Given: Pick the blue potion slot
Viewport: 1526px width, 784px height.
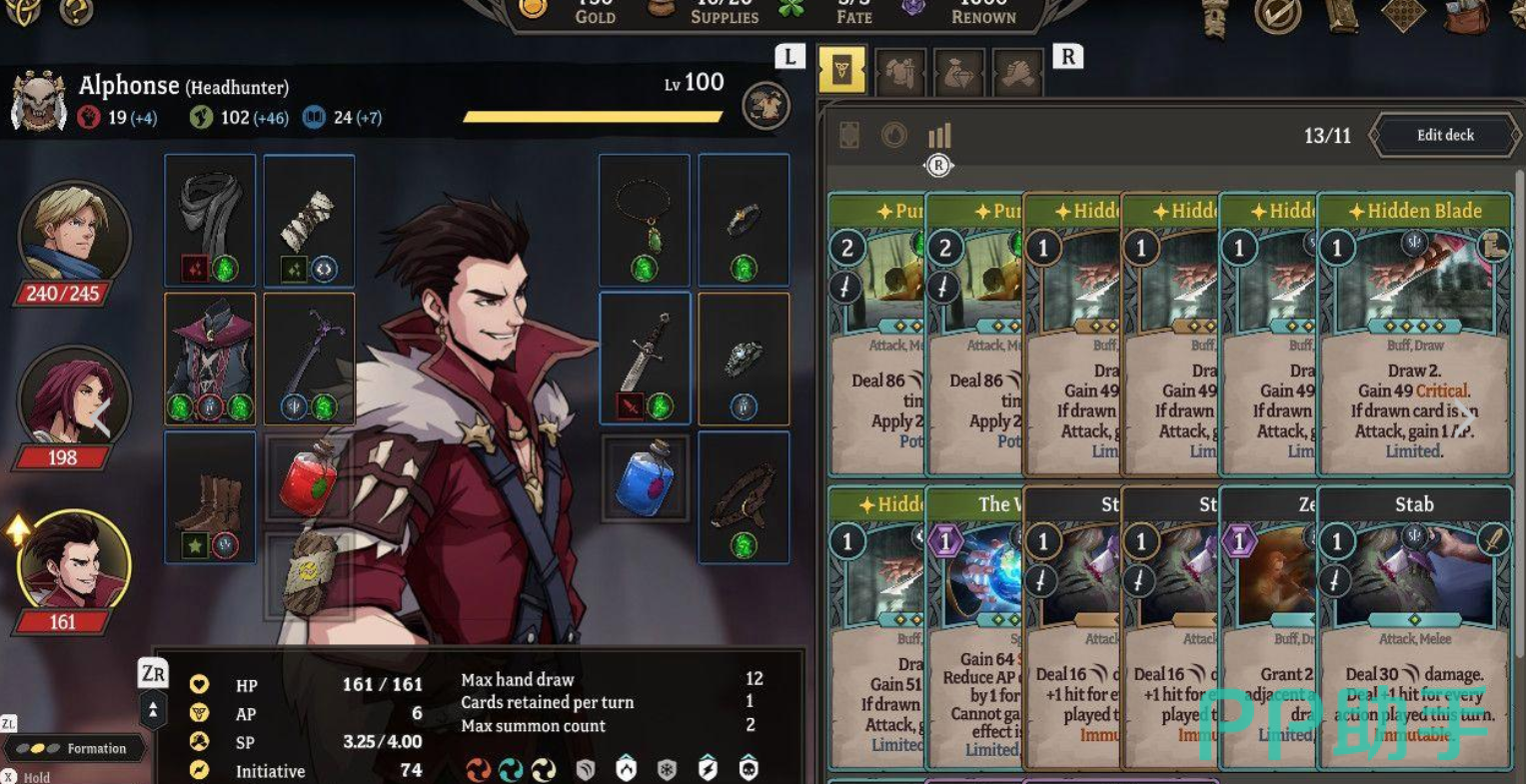Looking at the screenshot, I should pyautogui.click(x=645, y=477).
